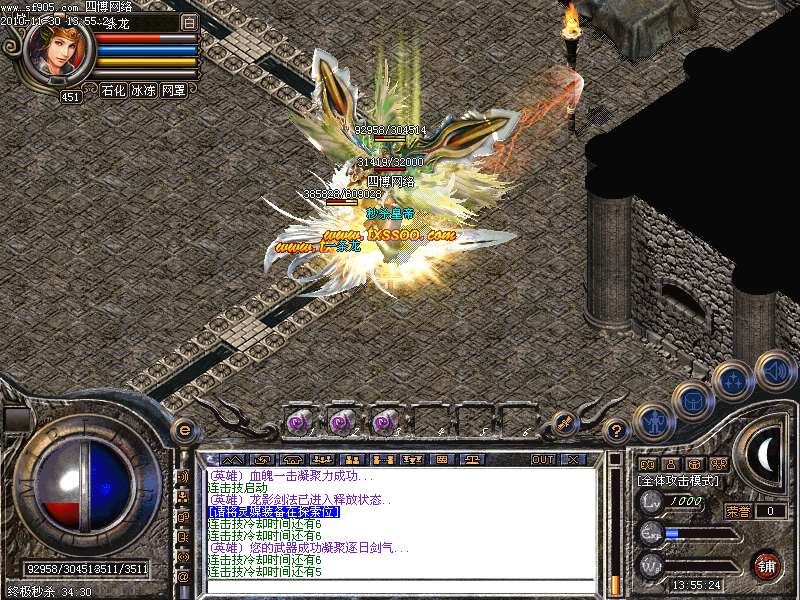Close the chat panel with the X button

pyautogui.click(x=573, y=459)
